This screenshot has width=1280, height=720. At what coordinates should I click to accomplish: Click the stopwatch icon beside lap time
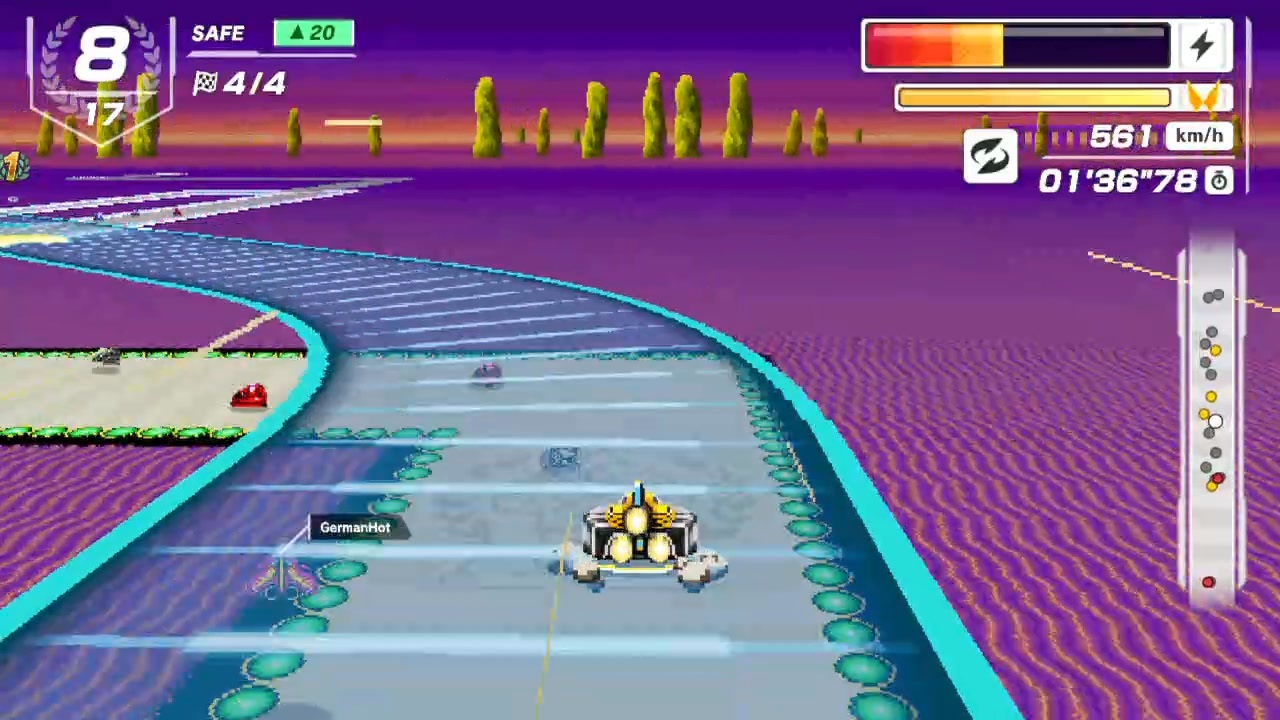1219,181
